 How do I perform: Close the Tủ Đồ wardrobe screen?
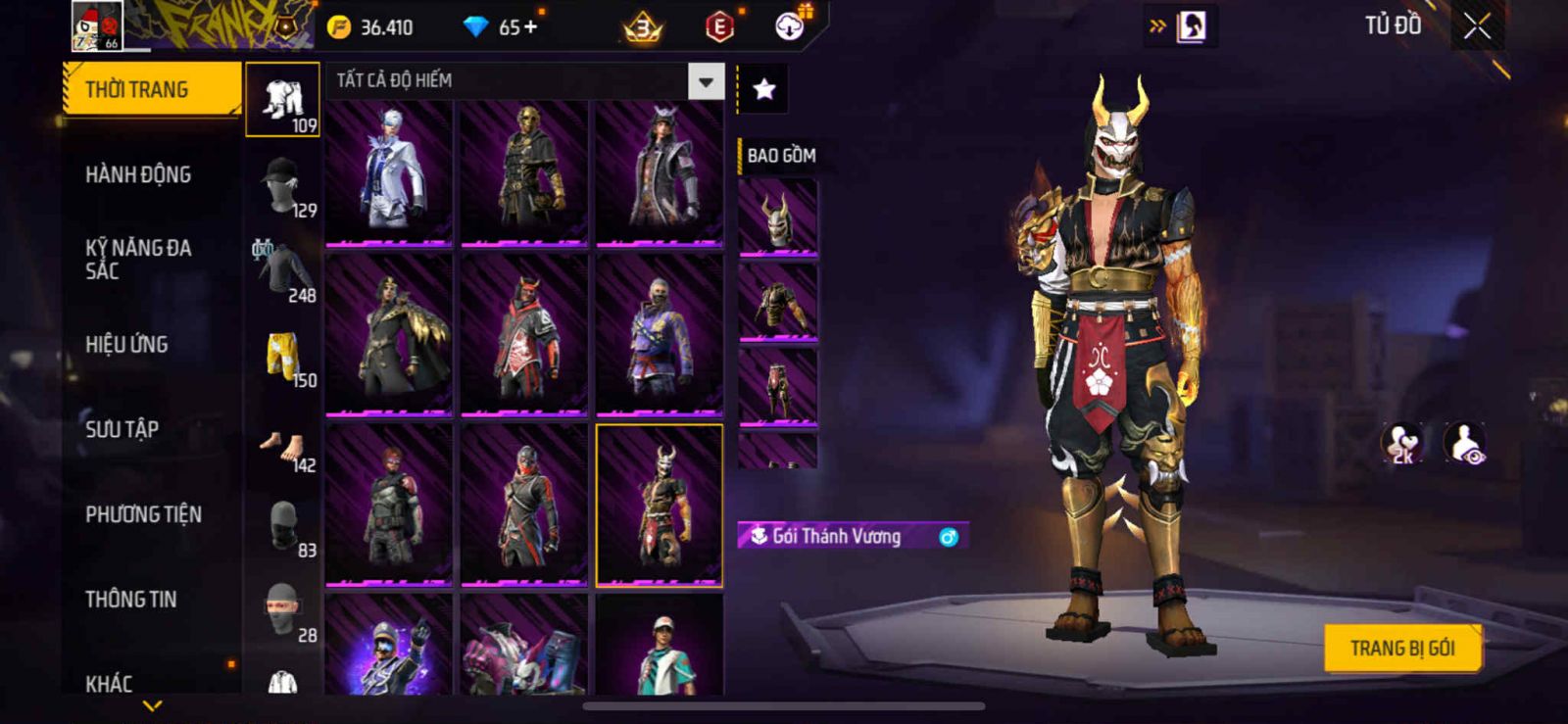pyautogui.click(x=1477, y=26)
